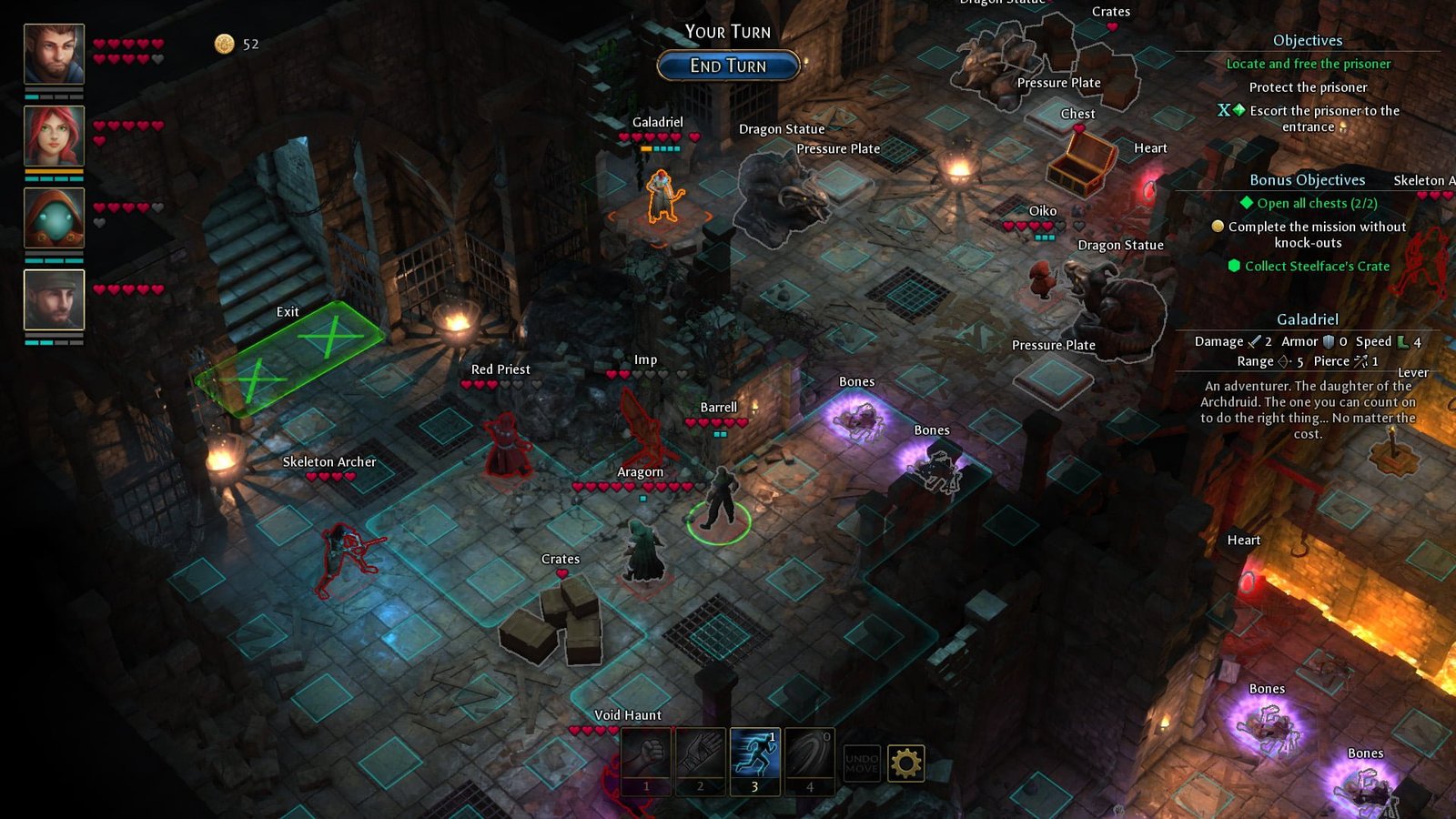Open settings with the gold gear icon
This screenshot has height=819, width=1456.
coord(905,763)
